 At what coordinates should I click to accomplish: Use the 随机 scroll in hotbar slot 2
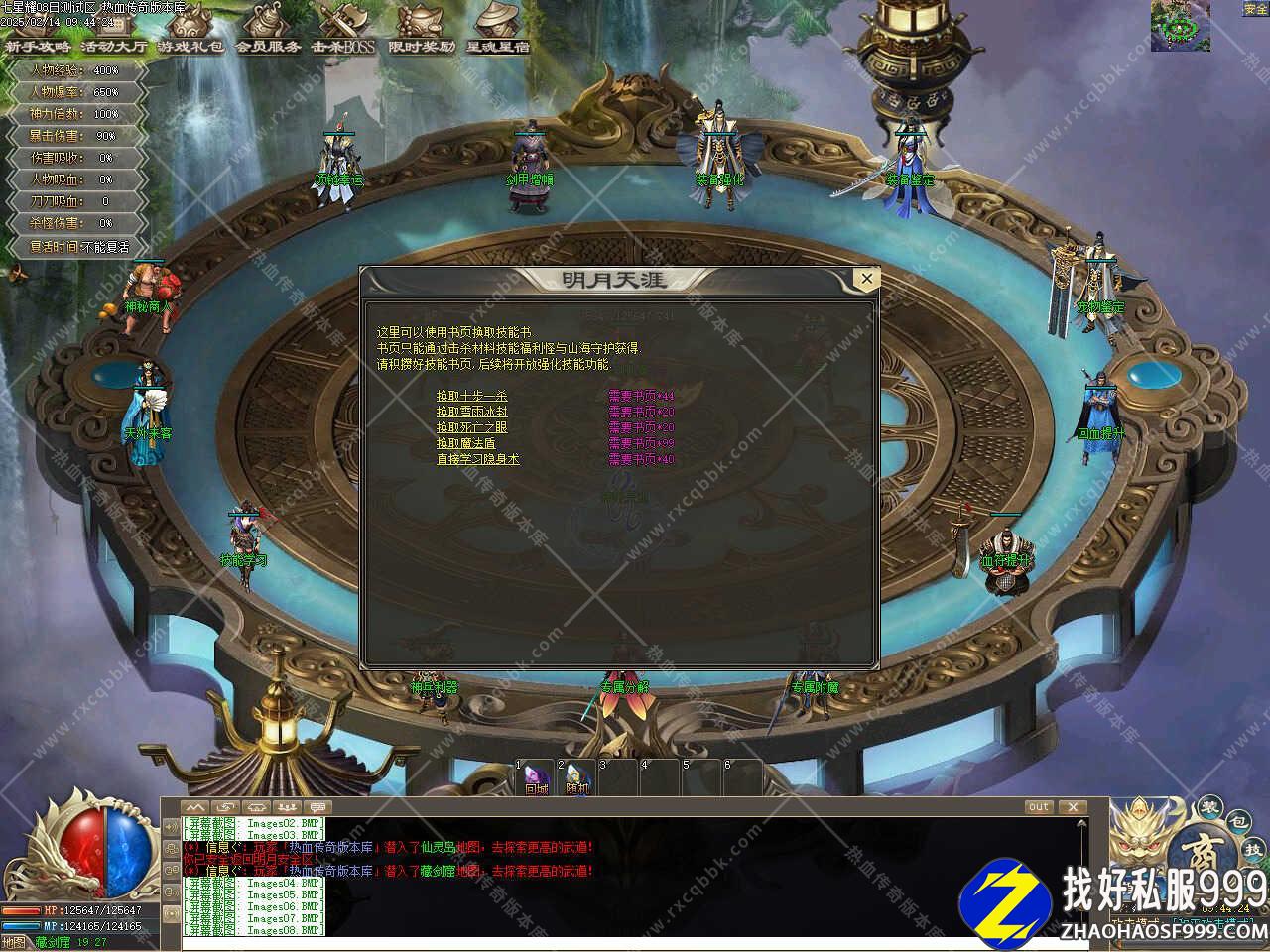[x=577, y=778]
